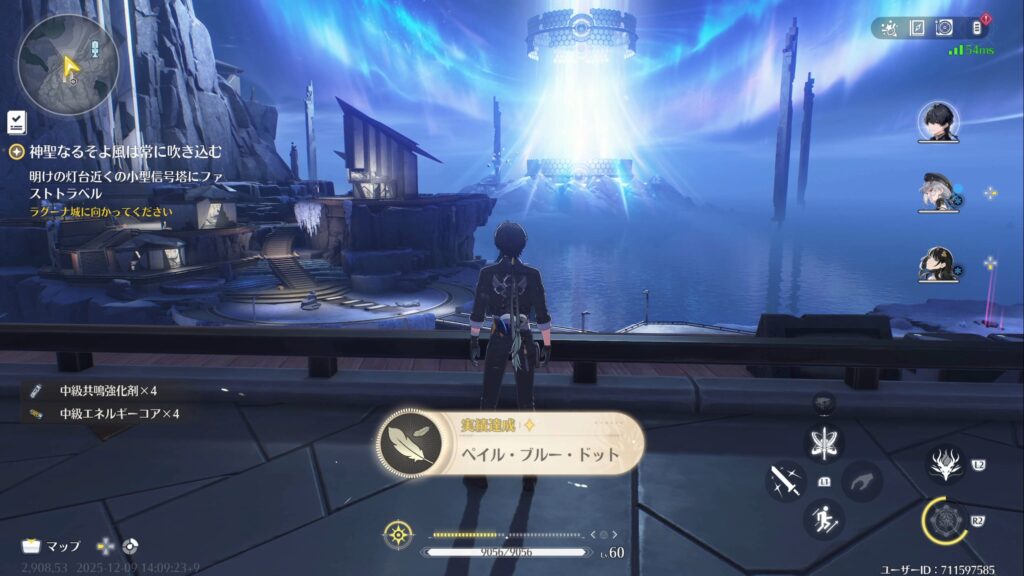Open the battery icon with red alert badge
Viewport: 1024px width, 576px height.
point(977,28)
